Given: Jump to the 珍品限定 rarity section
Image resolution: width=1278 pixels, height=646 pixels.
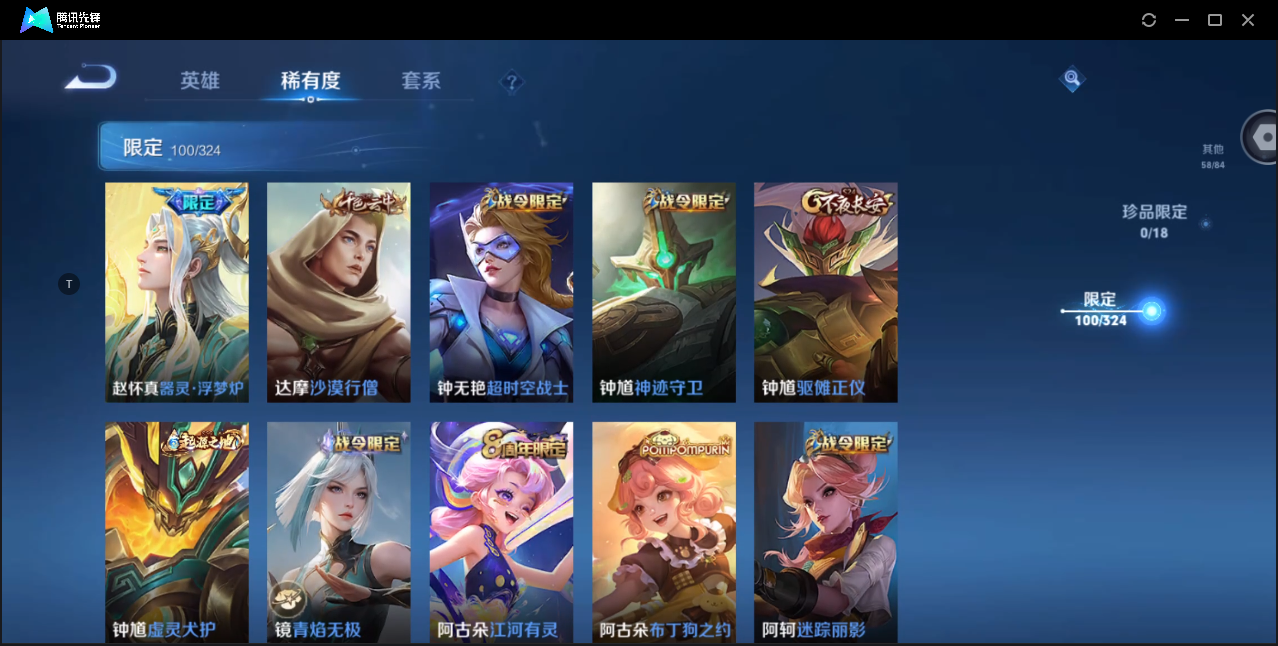Looking at the screenshot, I should (1154, 221).
